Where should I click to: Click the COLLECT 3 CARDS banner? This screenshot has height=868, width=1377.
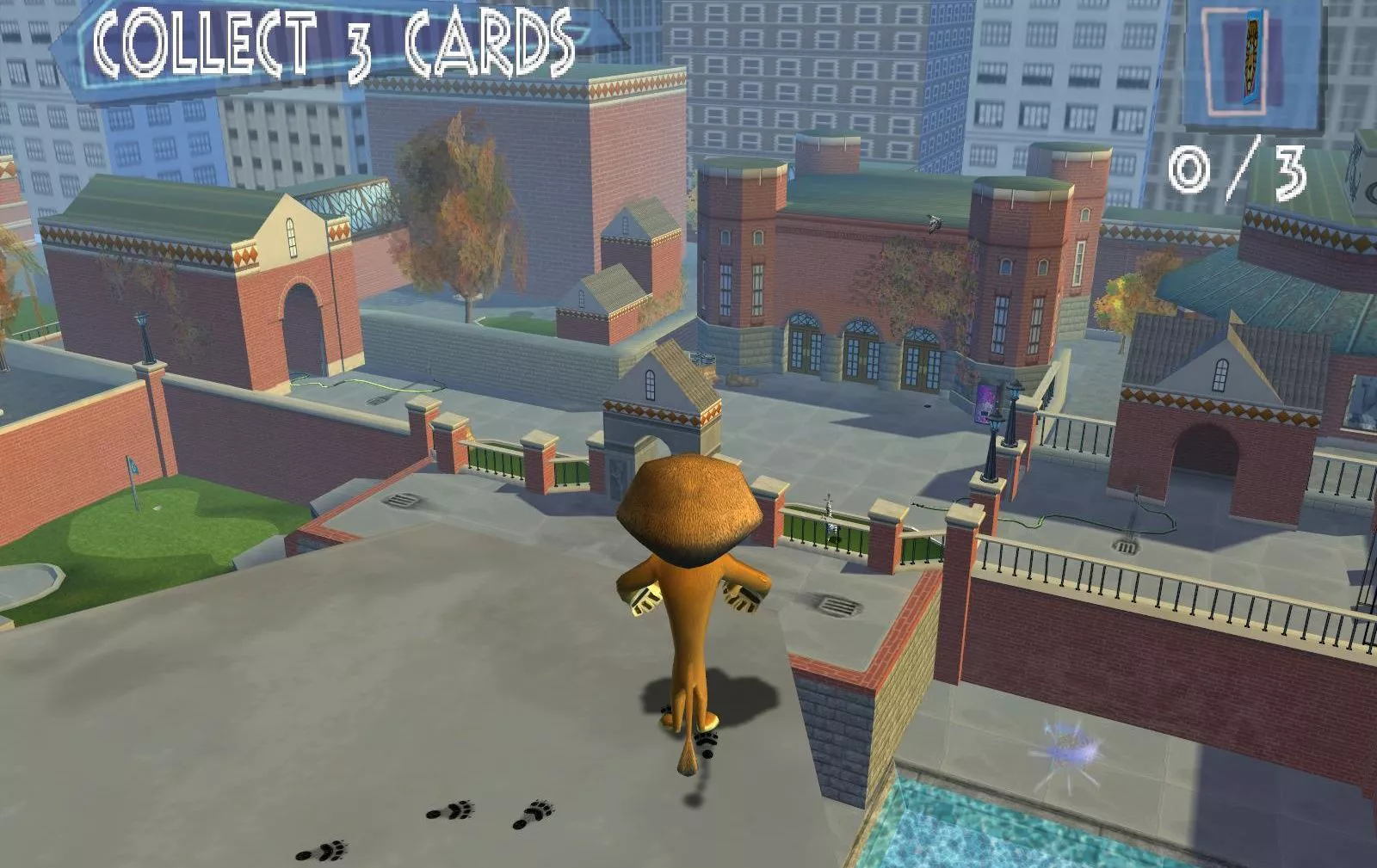point(336,43)
